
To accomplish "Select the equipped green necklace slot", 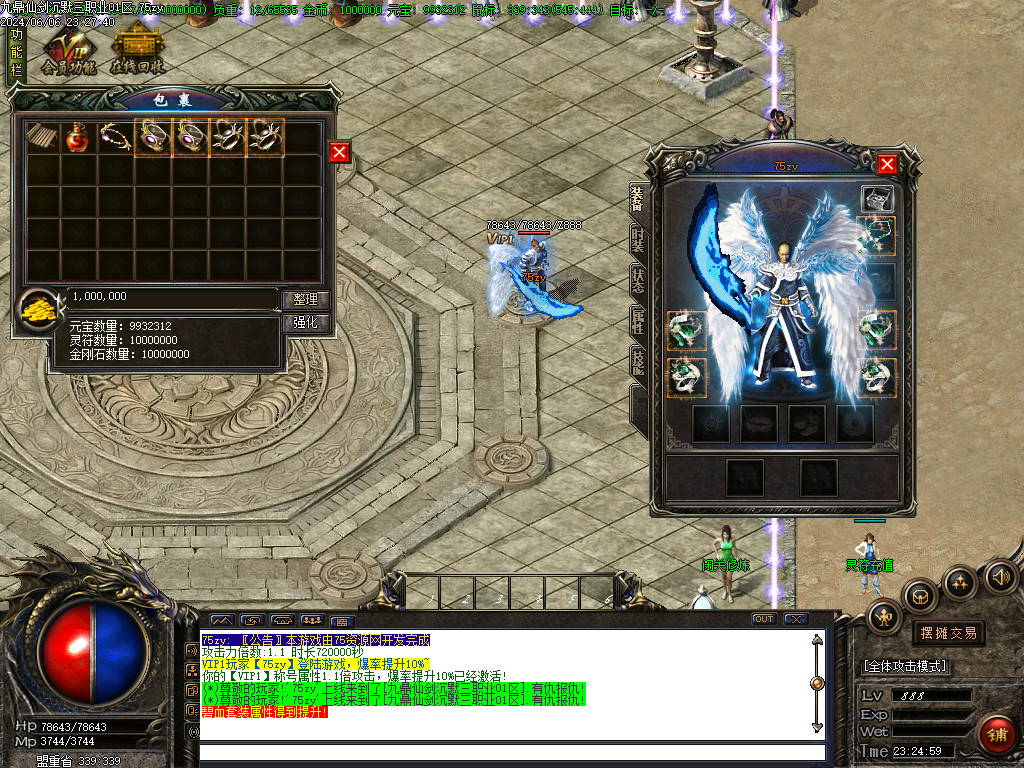I will point(877,236).
